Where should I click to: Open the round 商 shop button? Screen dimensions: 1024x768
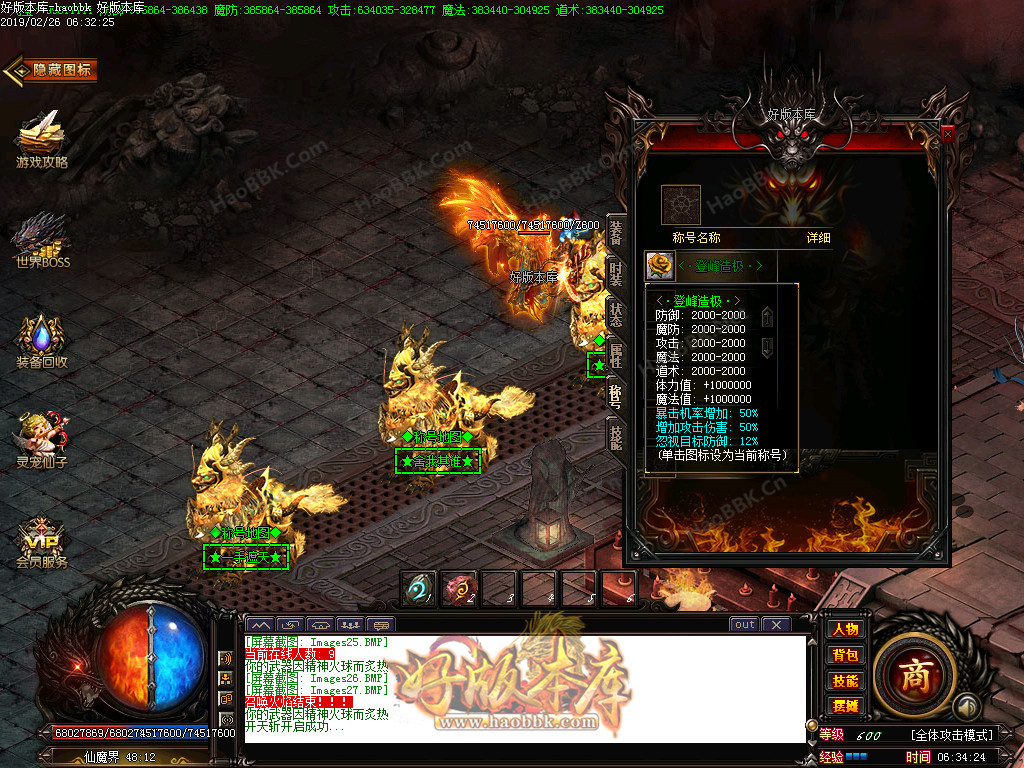[915, 676]
